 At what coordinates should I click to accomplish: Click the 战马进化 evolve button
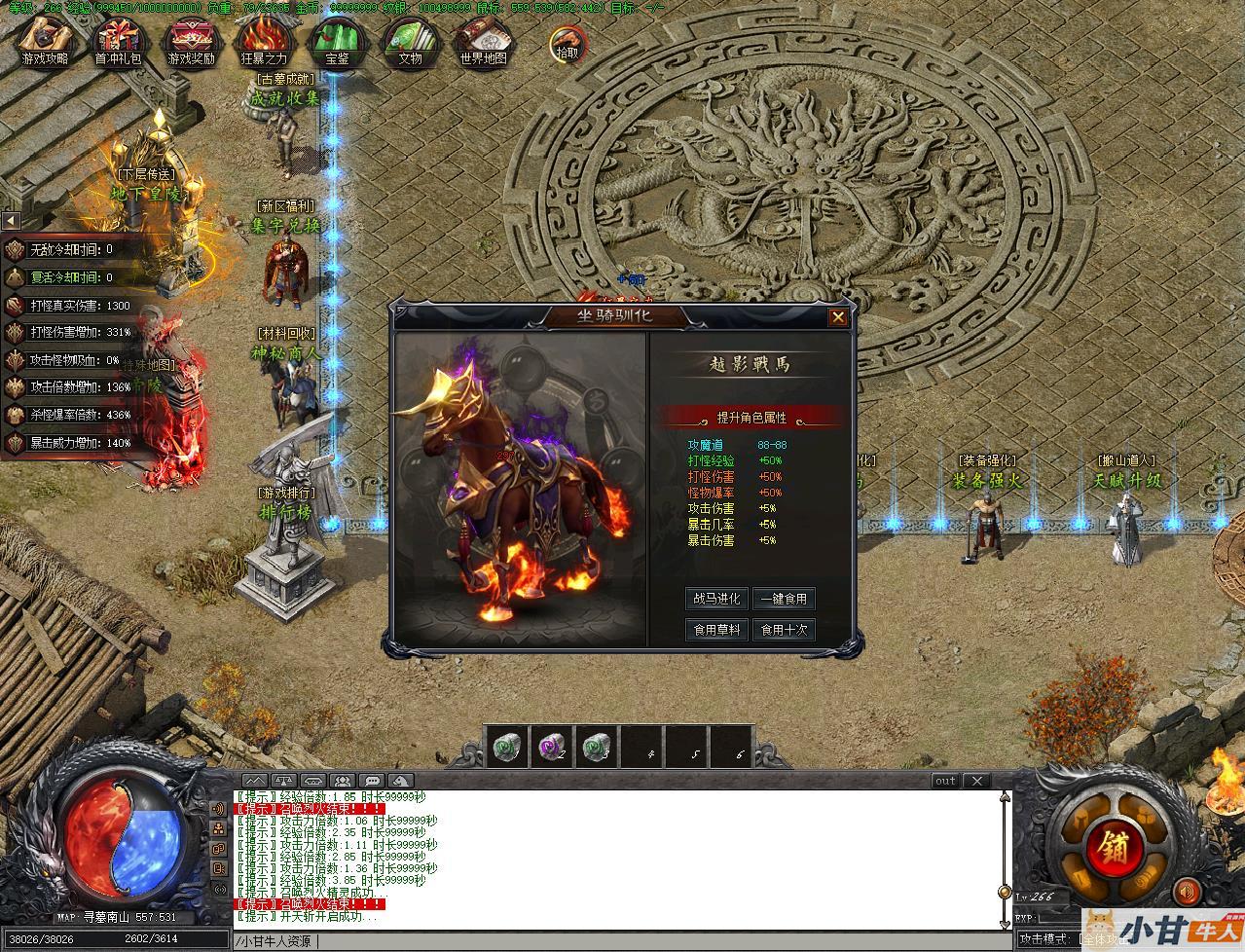716,599
